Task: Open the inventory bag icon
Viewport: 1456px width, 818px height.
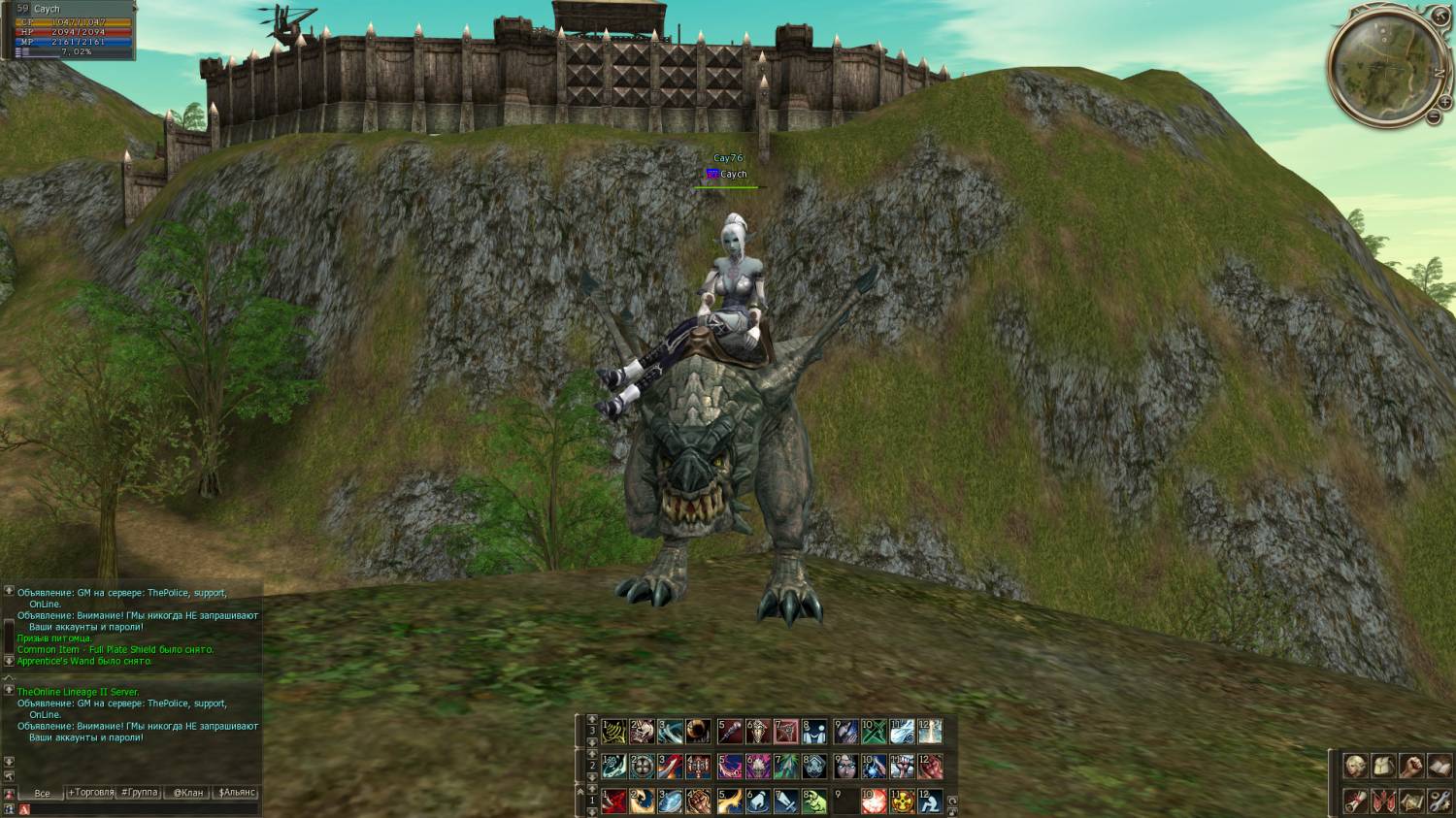Action: (x=1383, y=766)
